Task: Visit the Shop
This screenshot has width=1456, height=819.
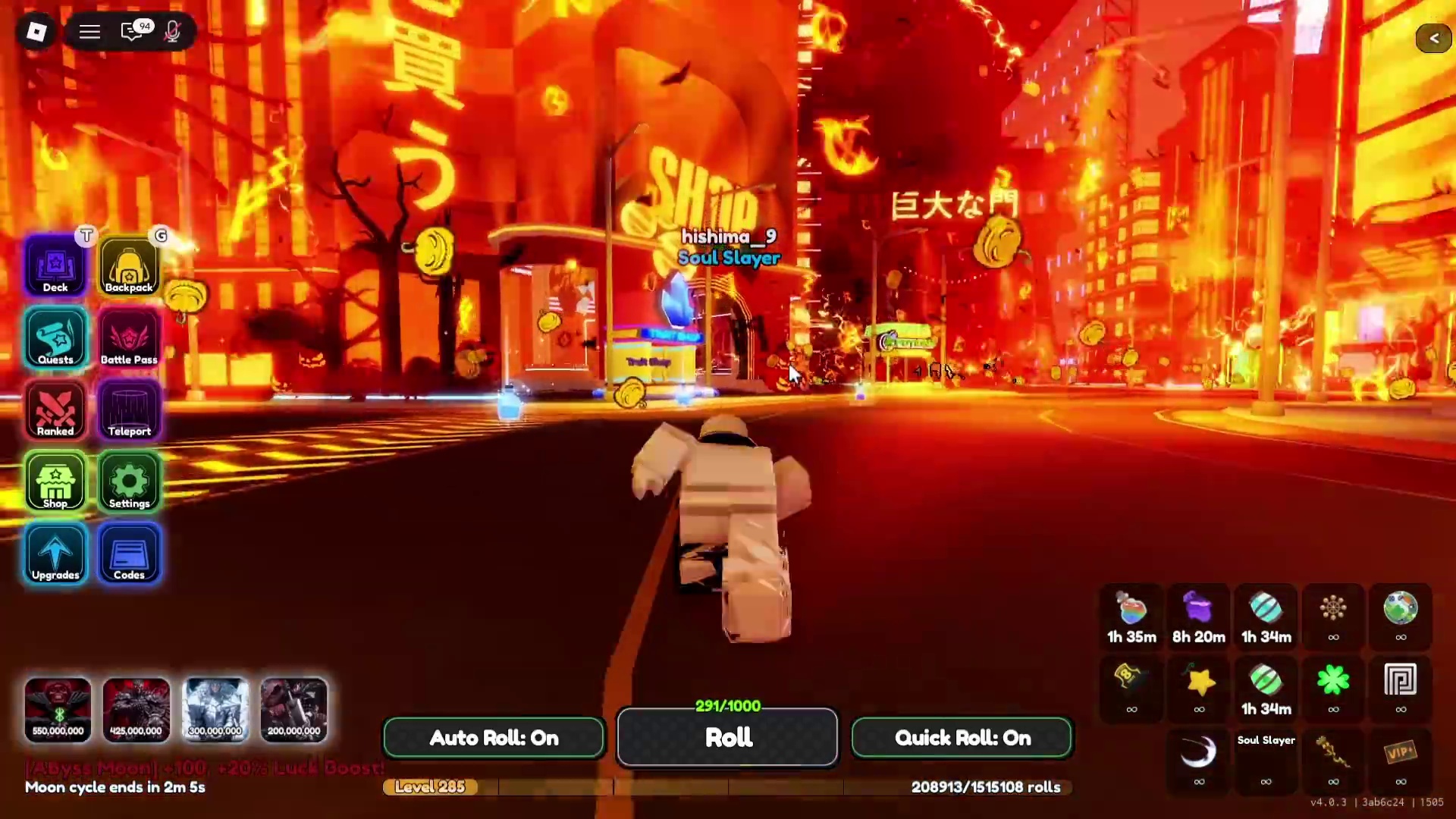Action: pyautogui.click(x=55, y=482)
